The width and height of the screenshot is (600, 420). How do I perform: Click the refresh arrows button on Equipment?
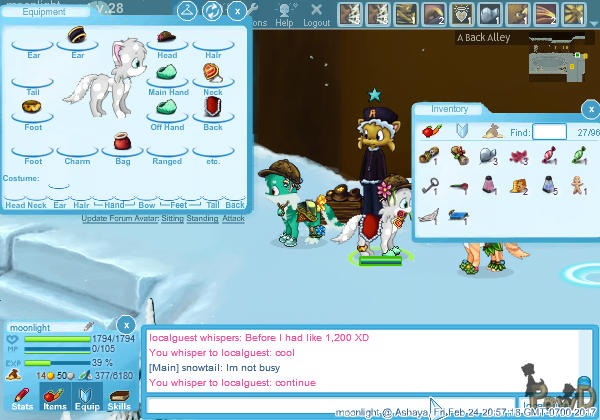(211, 11)
